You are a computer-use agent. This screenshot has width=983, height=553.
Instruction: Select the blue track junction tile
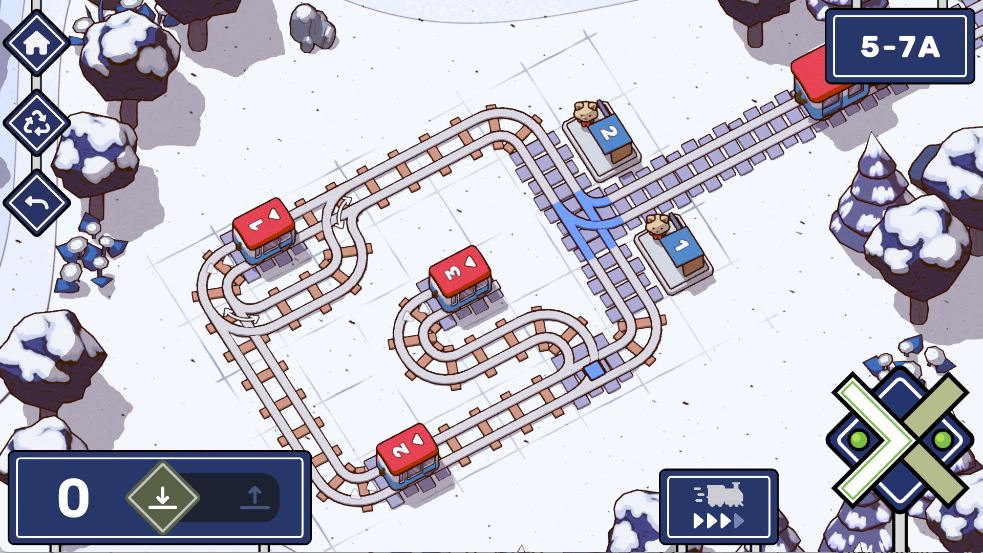tap(587, 215)
